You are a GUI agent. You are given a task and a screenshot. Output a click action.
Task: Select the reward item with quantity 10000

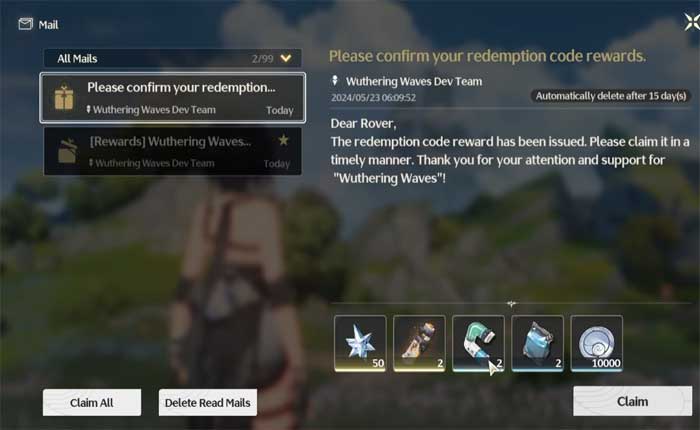coord(596,343)
